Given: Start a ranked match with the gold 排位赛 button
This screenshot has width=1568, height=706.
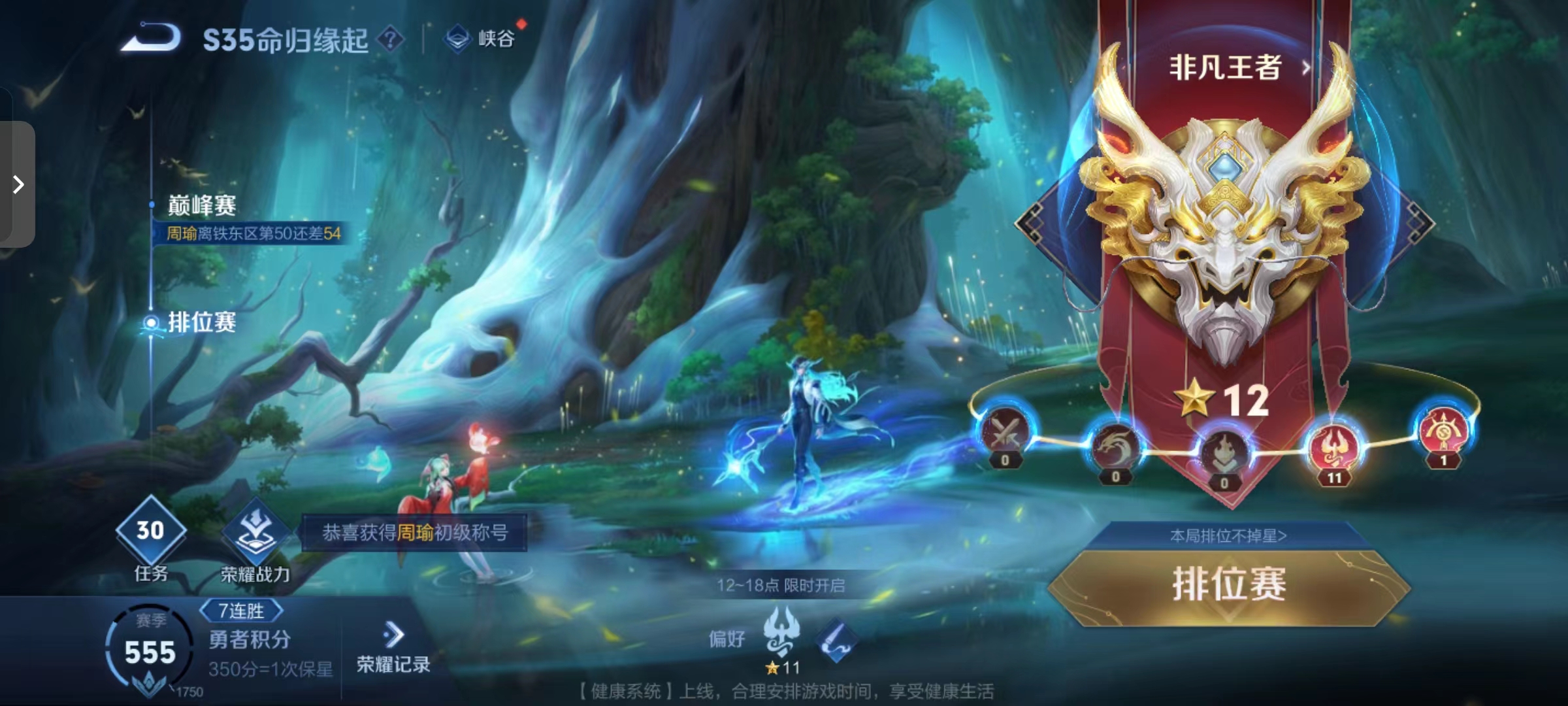Looking at the screenshot, I should point(1228,585).
